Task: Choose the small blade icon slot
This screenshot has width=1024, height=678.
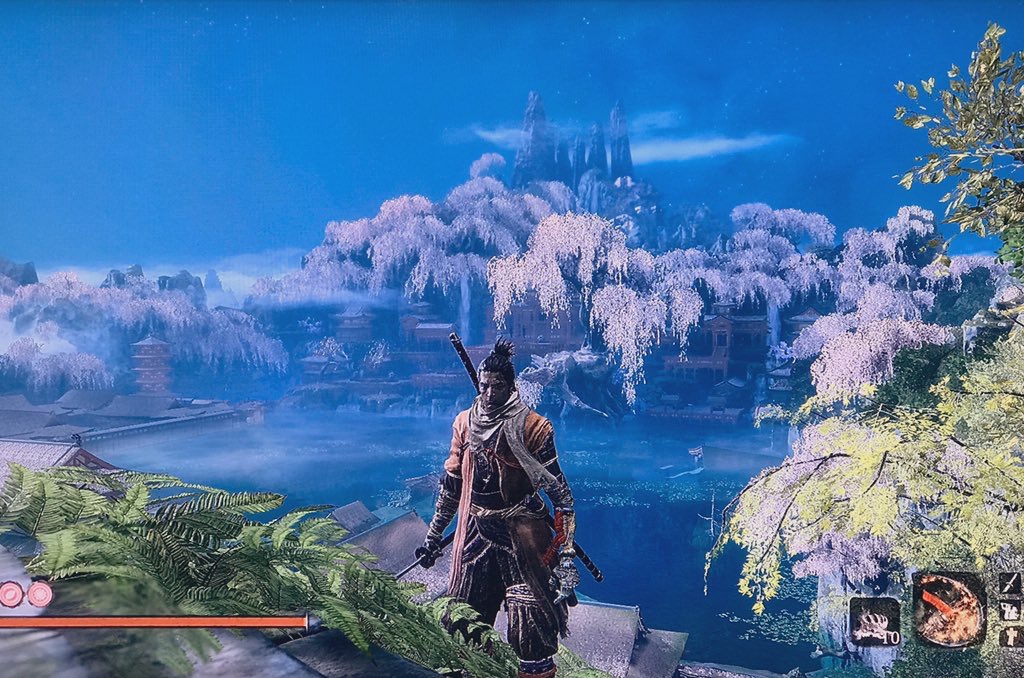Action: (x=1010, y=584)
